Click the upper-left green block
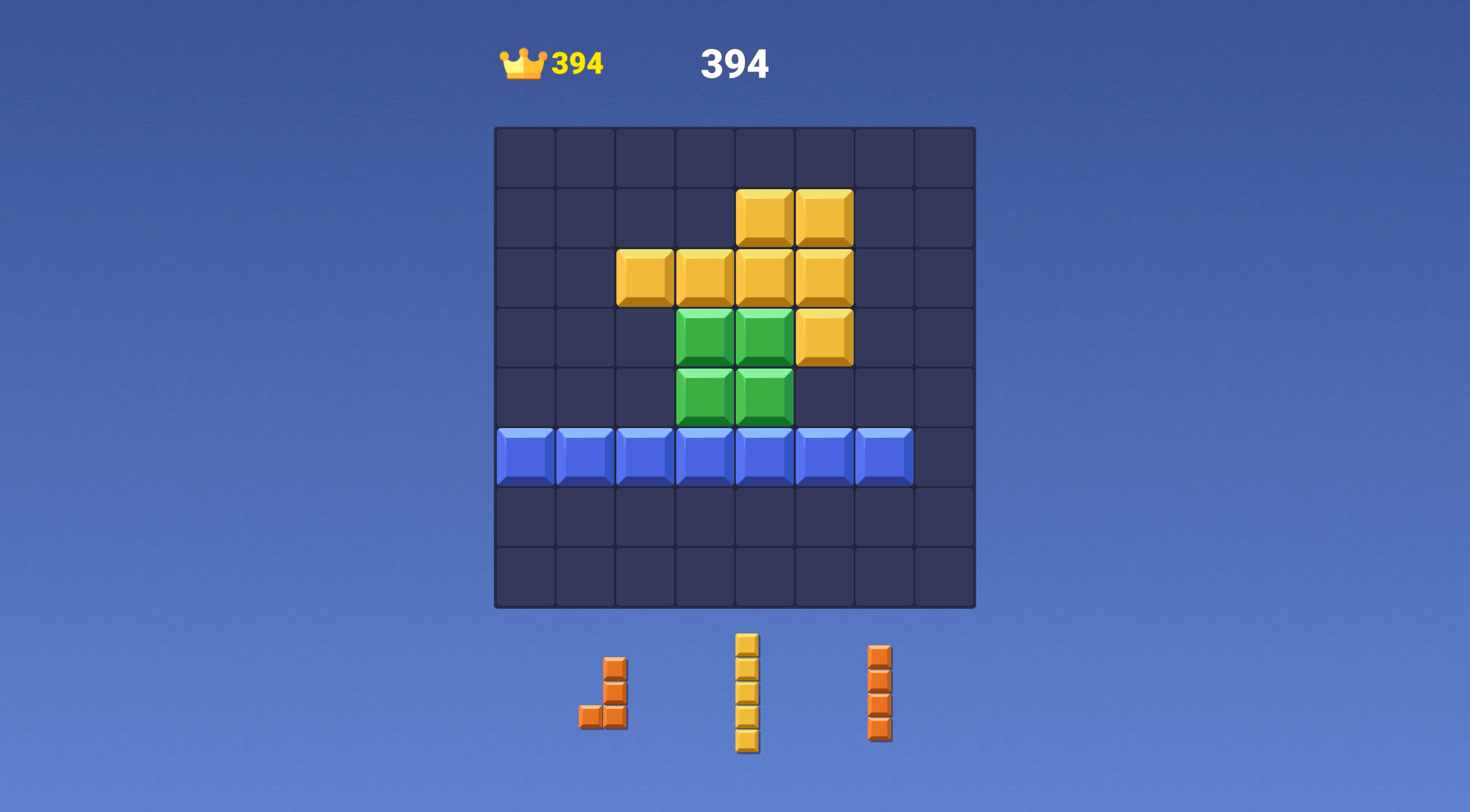This screenshot has height=812, width=1470. [x=705, y=336]
